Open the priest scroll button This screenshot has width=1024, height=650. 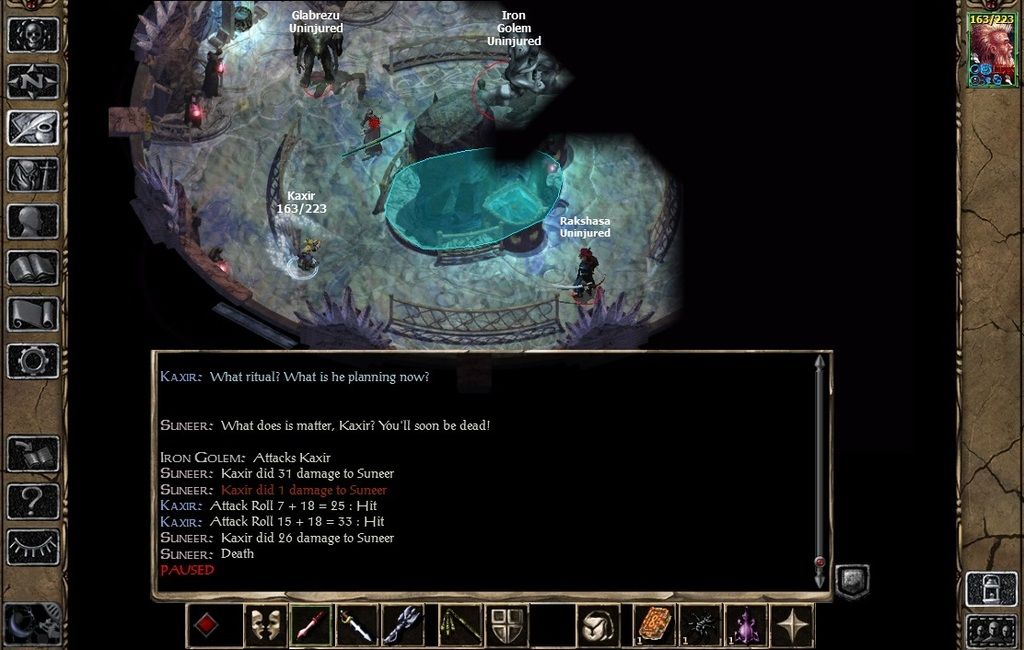click(x=33, y=313)
